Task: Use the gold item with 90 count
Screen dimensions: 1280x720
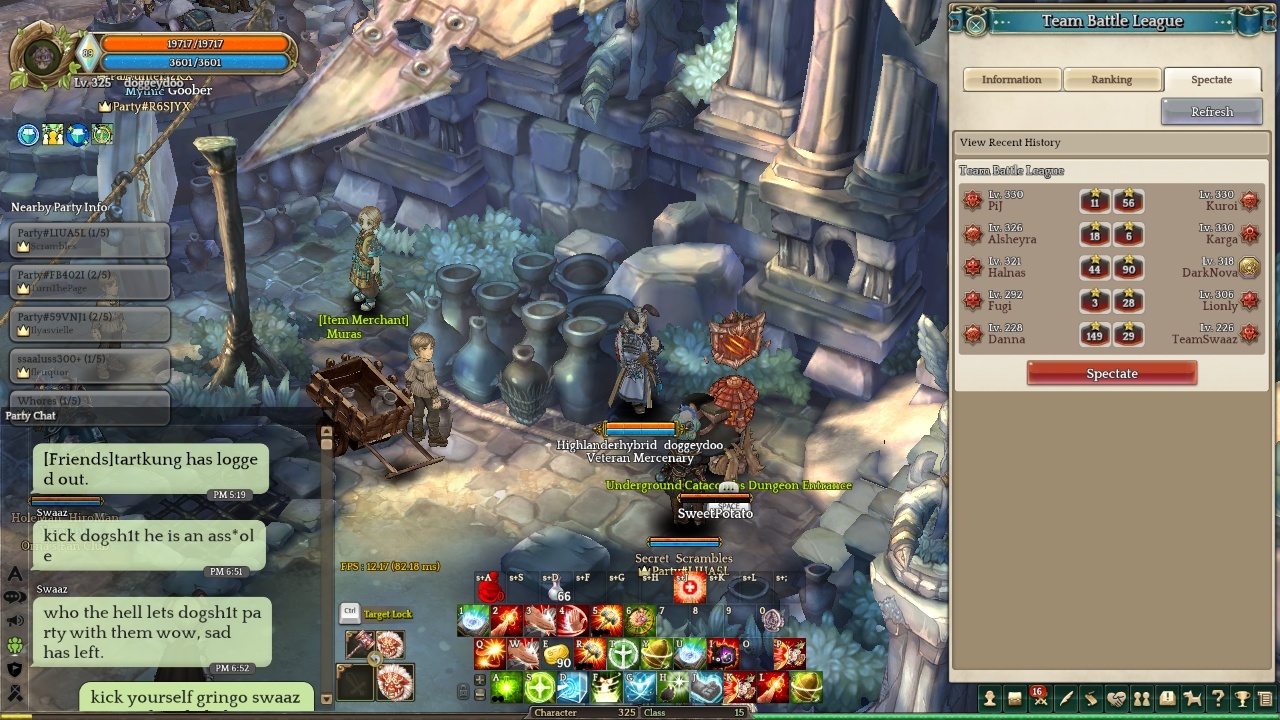Action: (556, 654)
